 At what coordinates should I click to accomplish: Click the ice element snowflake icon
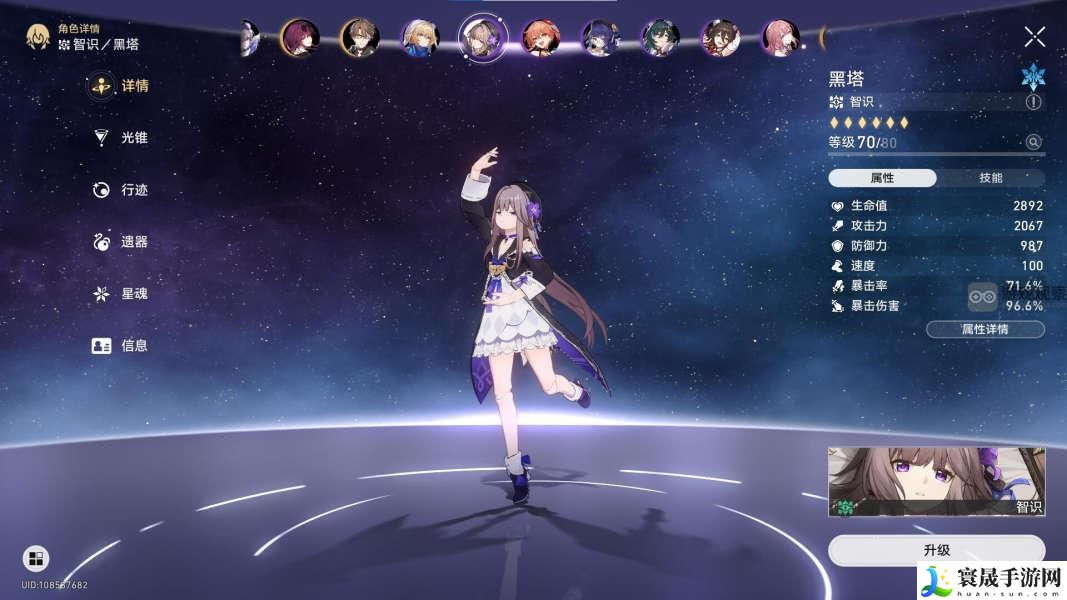(1032, 76)
